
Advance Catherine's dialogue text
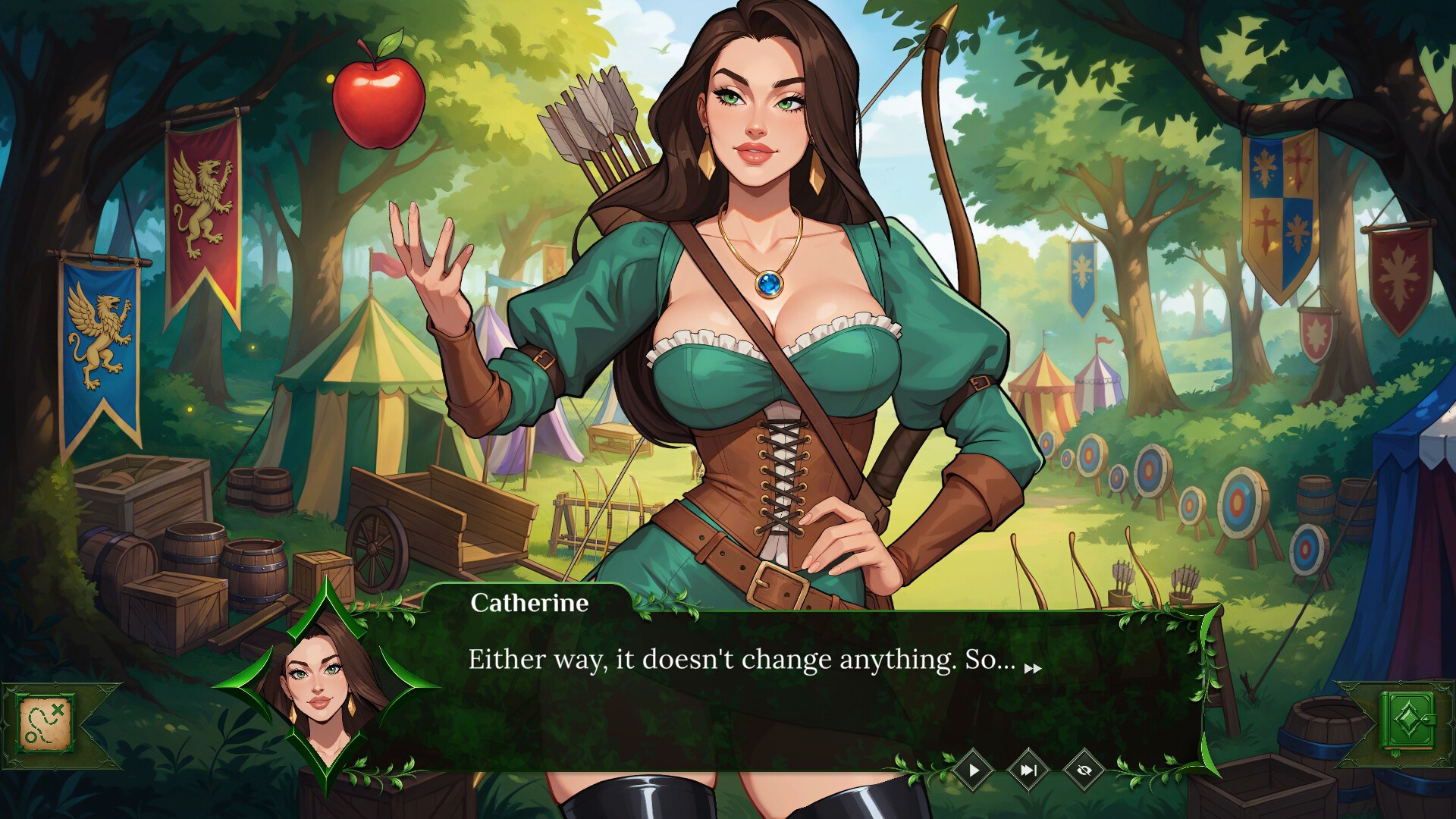(x=1033, y=668)
